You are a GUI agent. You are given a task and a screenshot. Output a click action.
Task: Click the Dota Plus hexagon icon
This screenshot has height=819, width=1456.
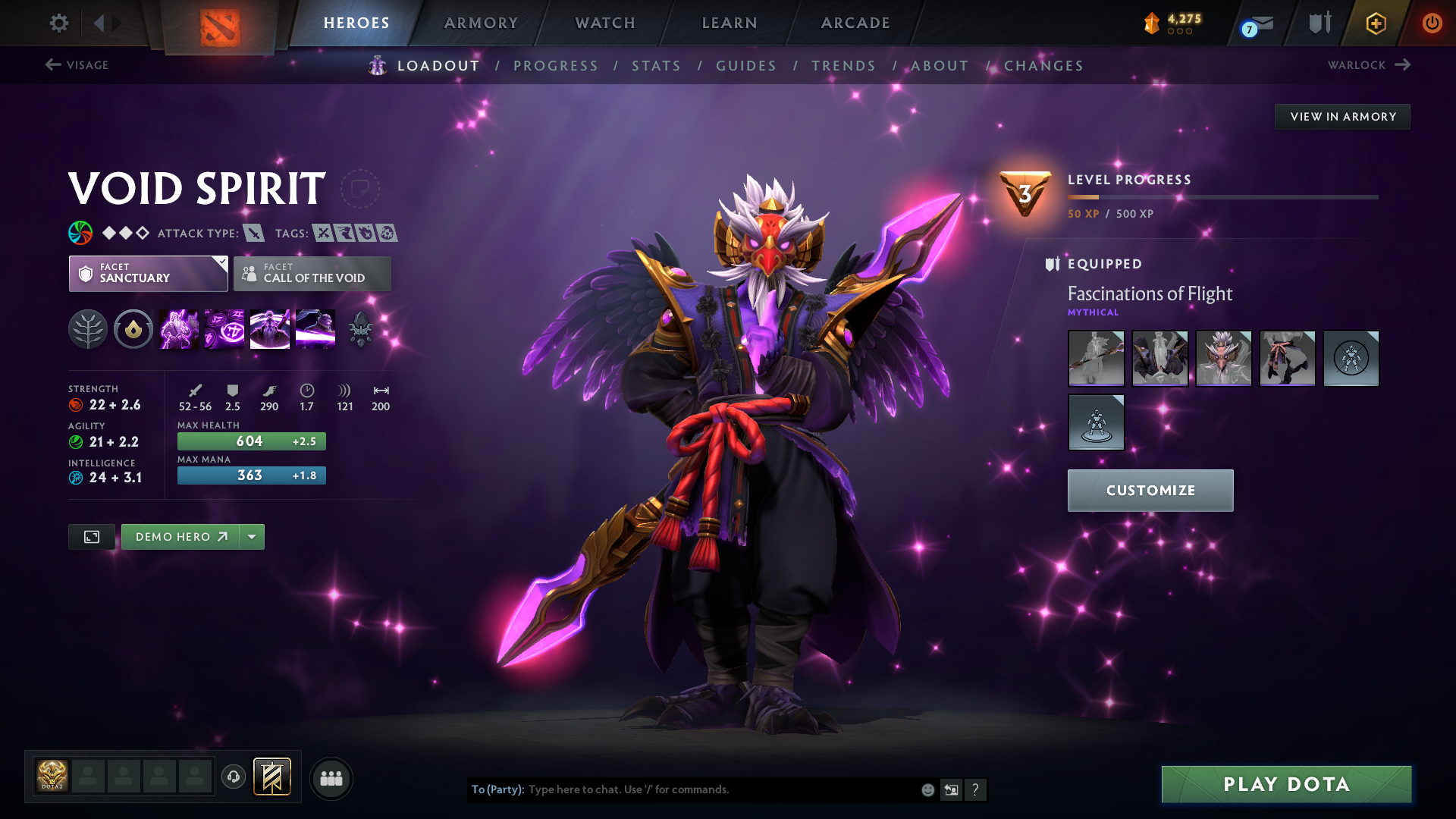(x=1375, y=23)
